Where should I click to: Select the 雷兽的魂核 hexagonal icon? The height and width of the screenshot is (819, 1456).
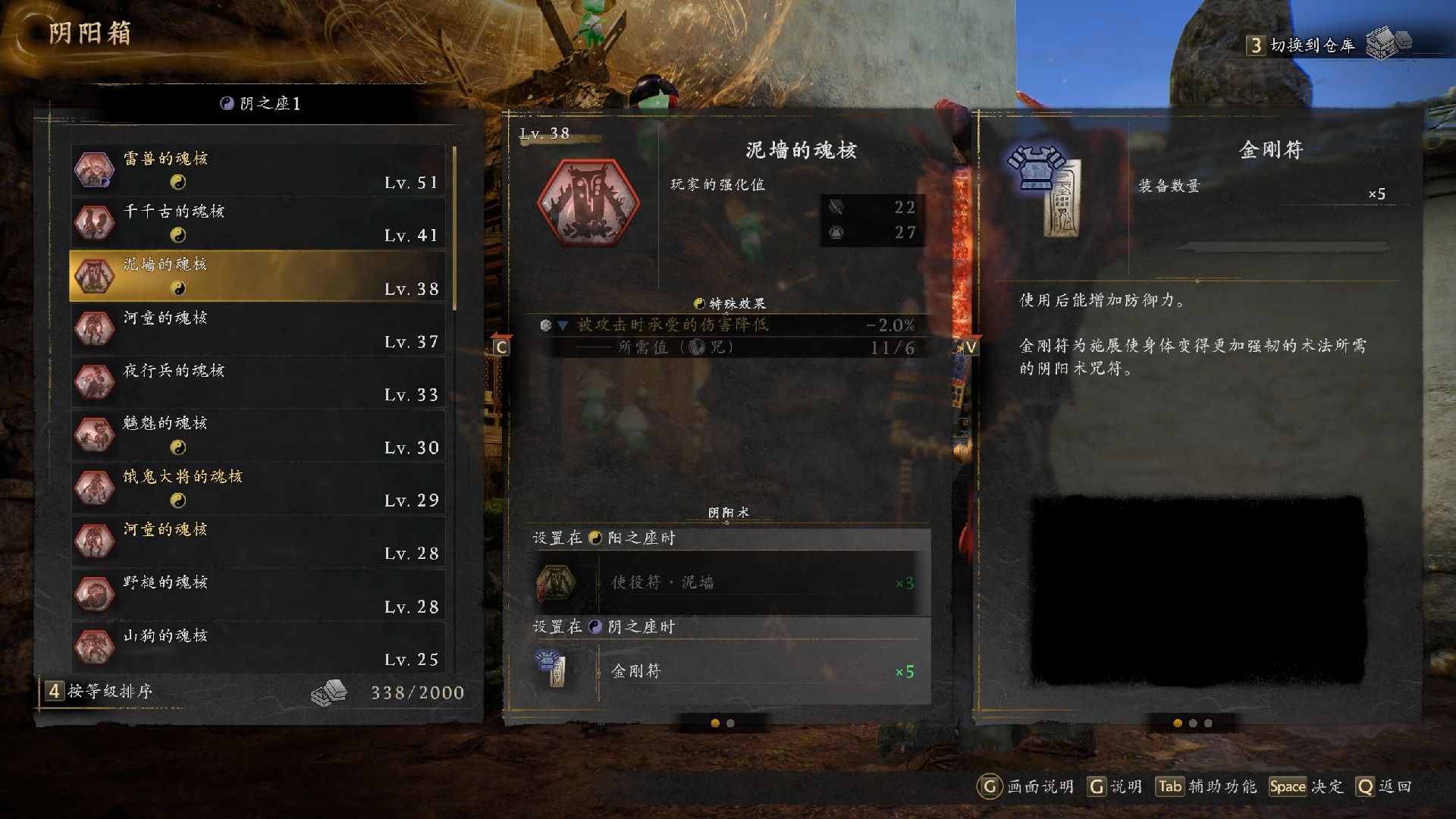pyautogui.click(x=94, y=168)
